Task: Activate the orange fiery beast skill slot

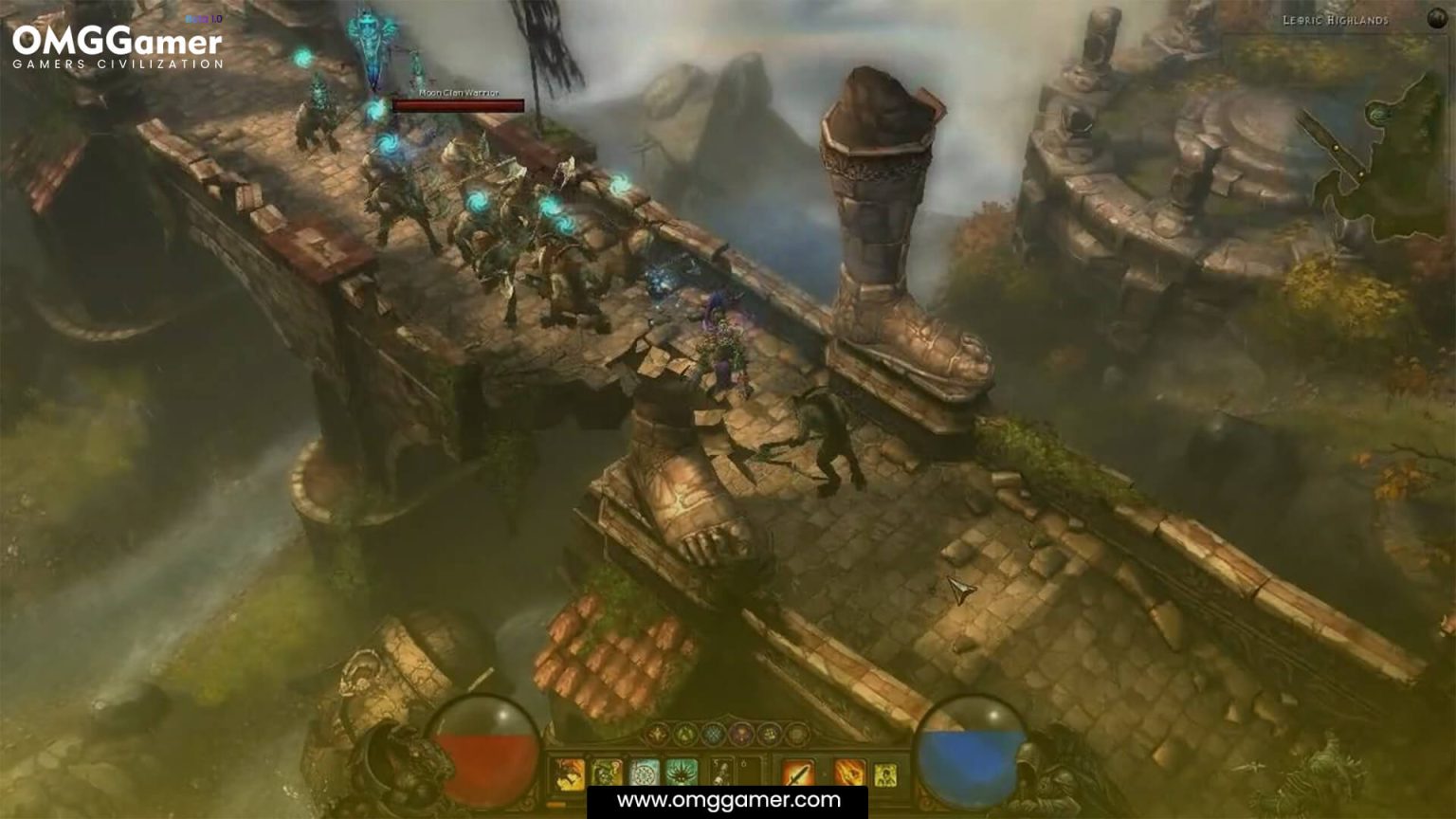Action: (x=570, y=773)
